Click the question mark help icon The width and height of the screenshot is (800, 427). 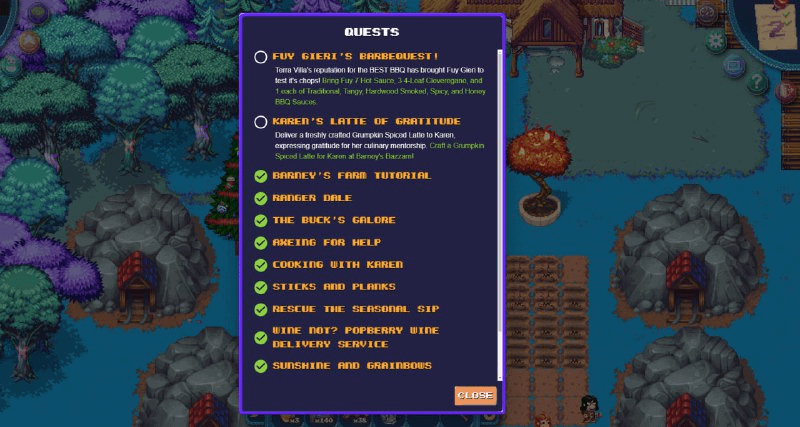click(x=759, y=82)
